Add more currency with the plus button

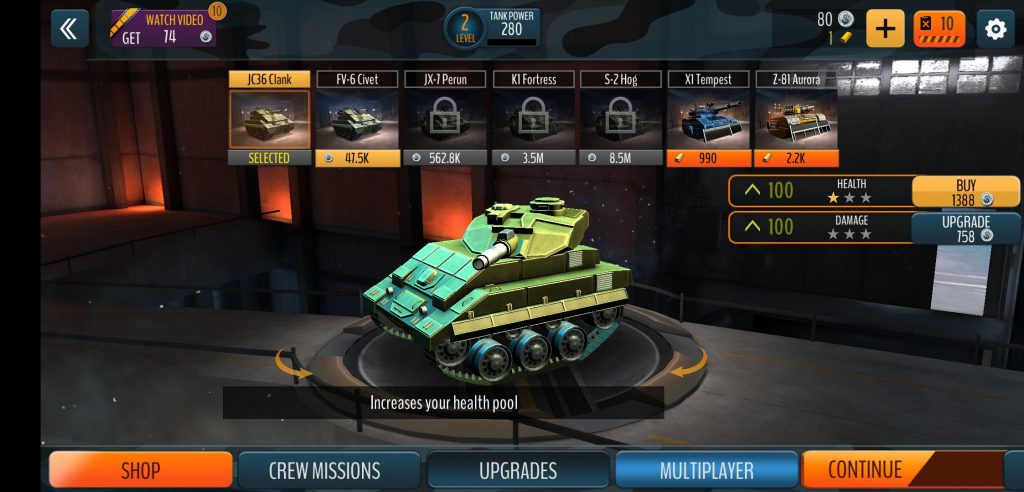pos(884,28)
